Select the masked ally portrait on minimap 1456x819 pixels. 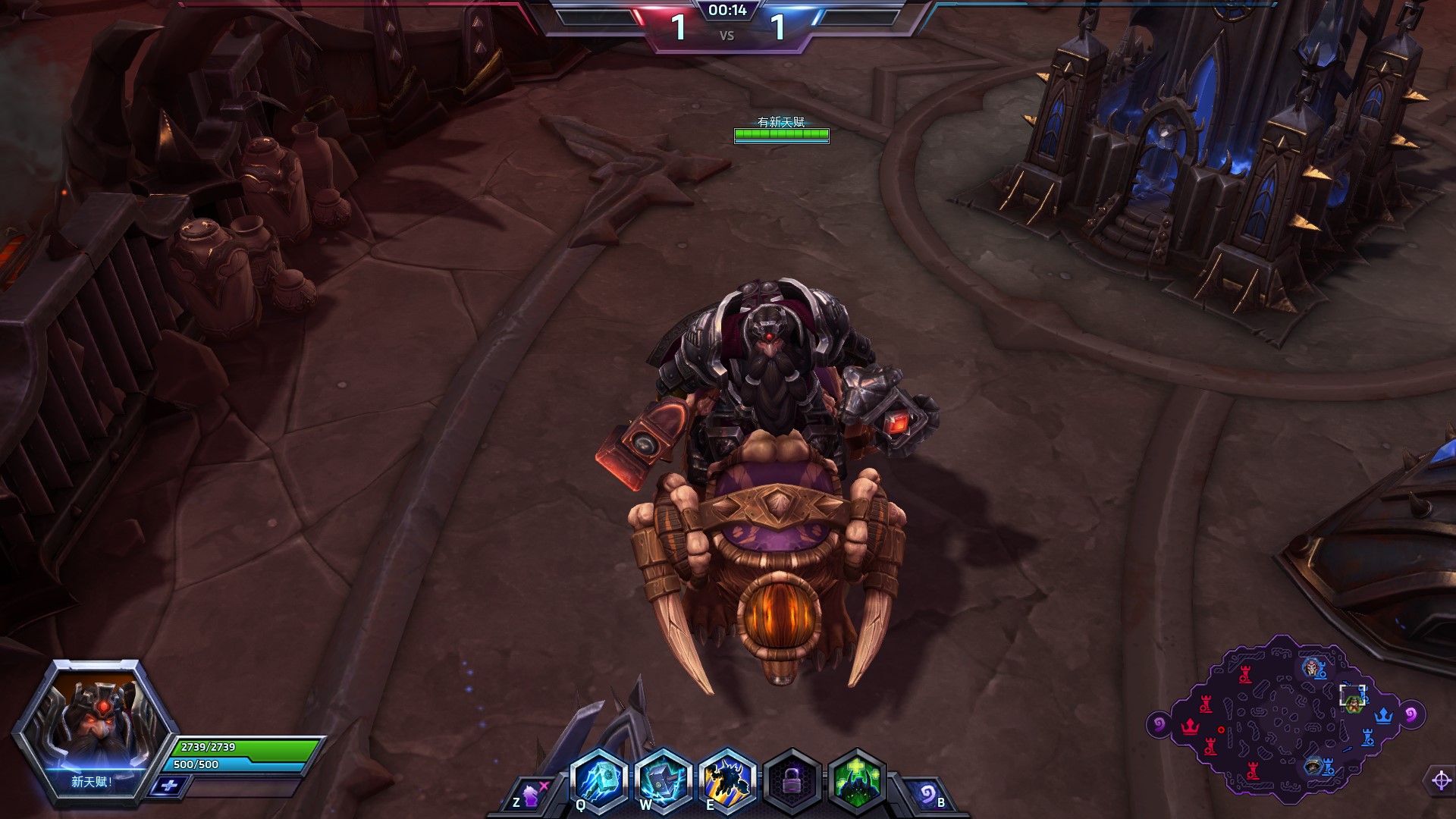point(1311,667)
